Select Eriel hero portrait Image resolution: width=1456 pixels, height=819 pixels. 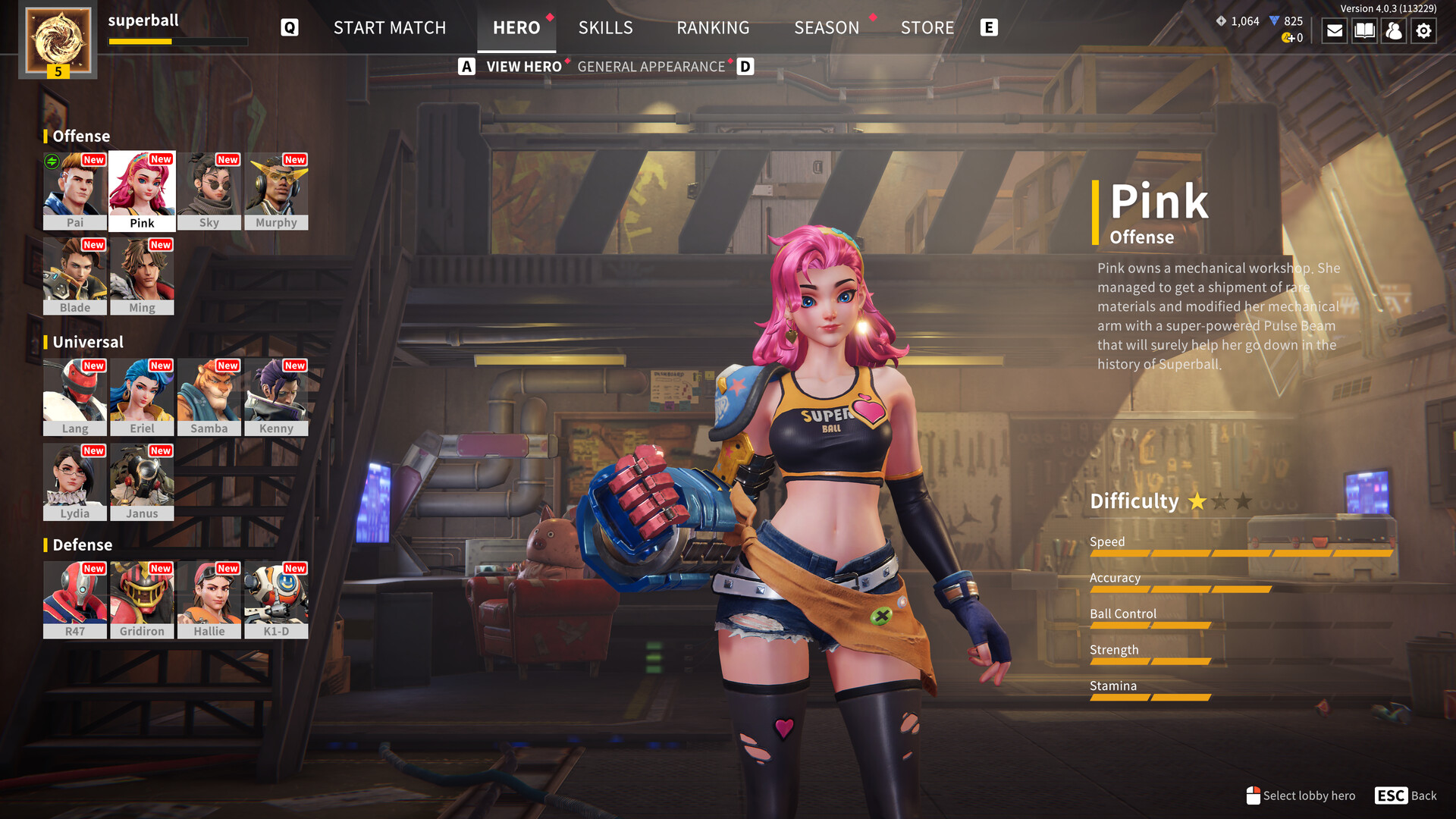tap(142, 397)
